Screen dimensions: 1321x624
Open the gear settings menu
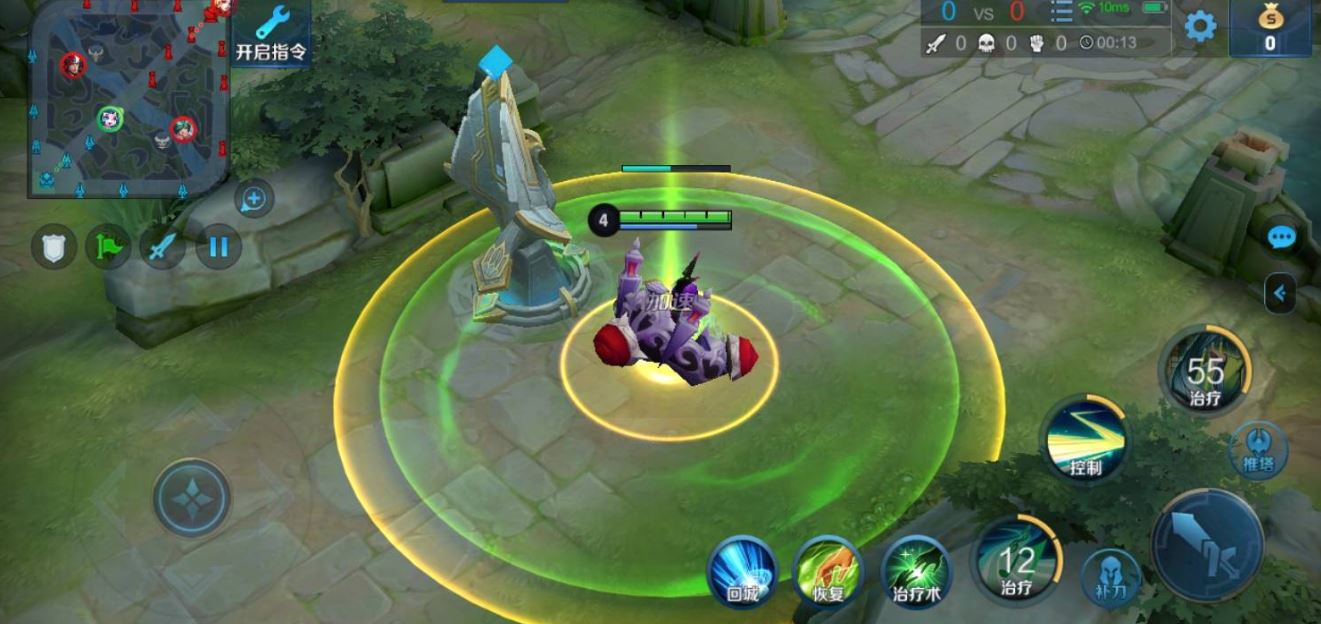pyautogui.click(x=1200, y=26)
